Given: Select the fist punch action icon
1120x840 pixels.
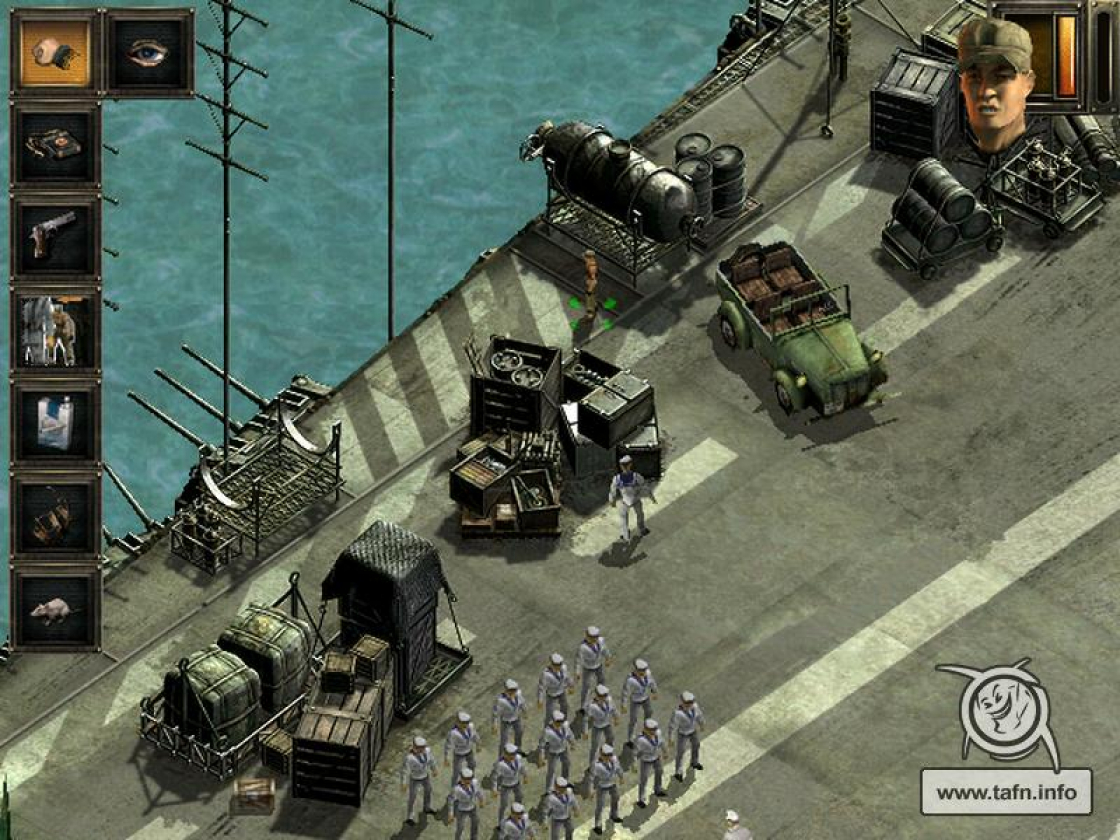Looking at the screenshot, I should 55,53.
